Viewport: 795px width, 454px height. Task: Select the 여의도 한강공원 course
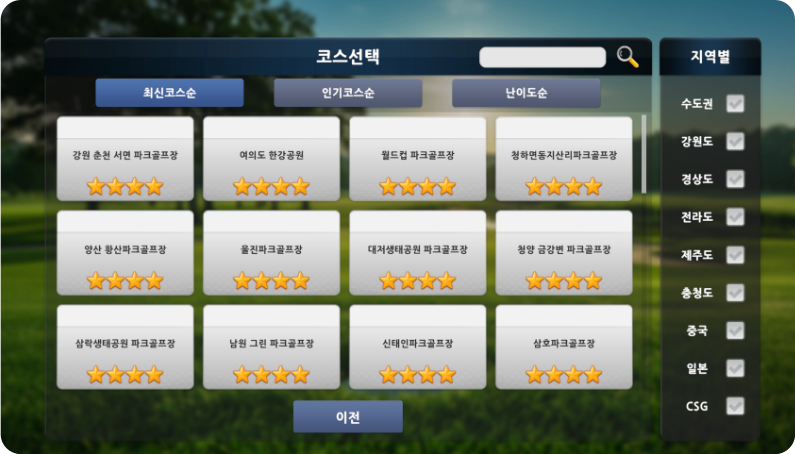pyautogui.click(x=271, y=159)
